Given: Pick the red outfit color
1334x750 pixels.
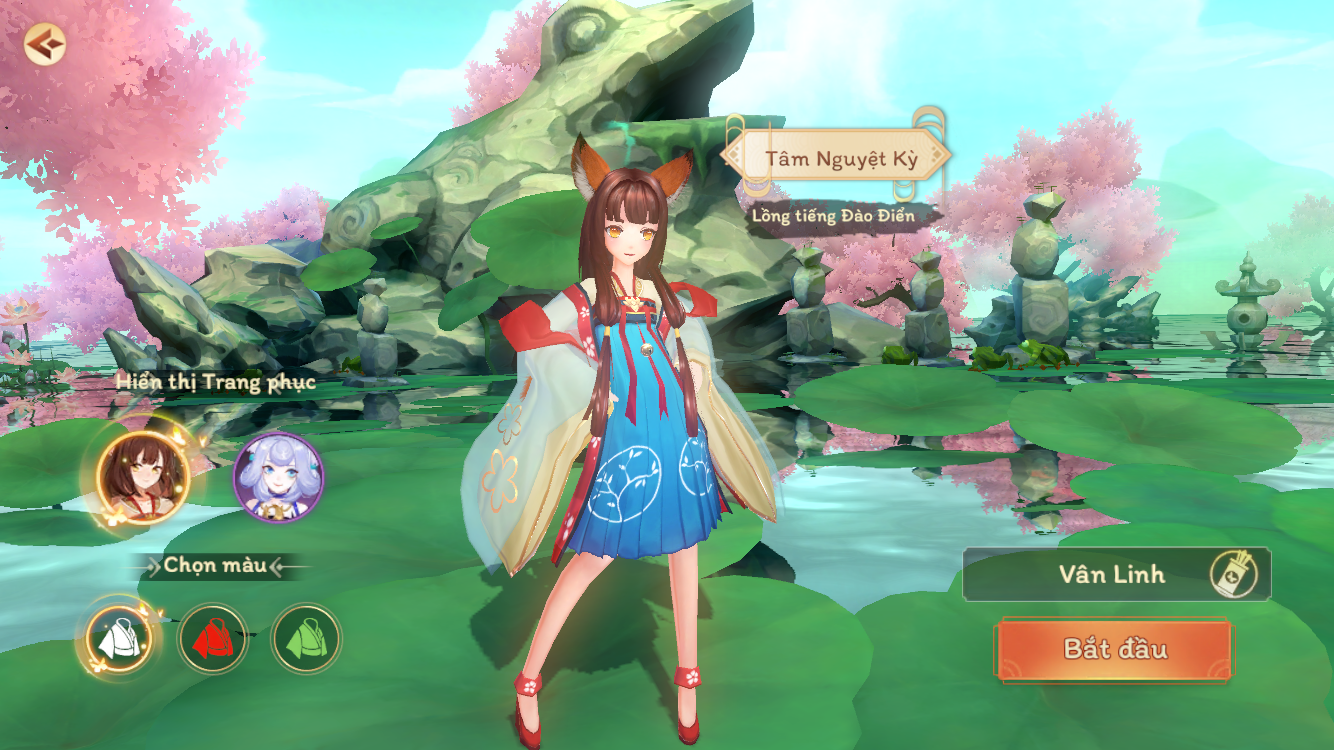Looking at the screenshot, I should tap(213, 638).
